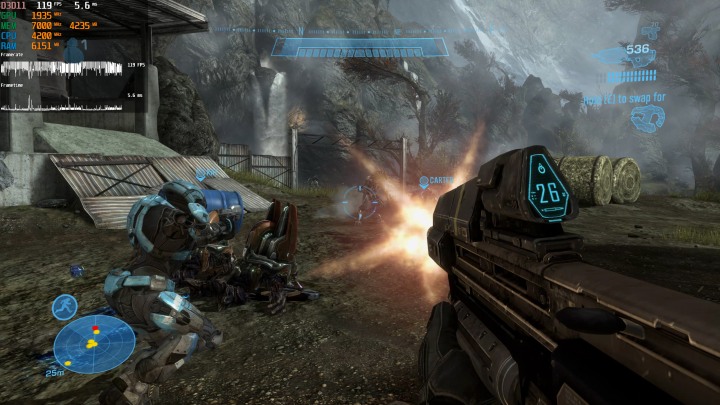Image resolution: width=720 pixels, height=405 pixels.
Task: Select the Carter ally waypoint marker
Action: click(424, 182)
